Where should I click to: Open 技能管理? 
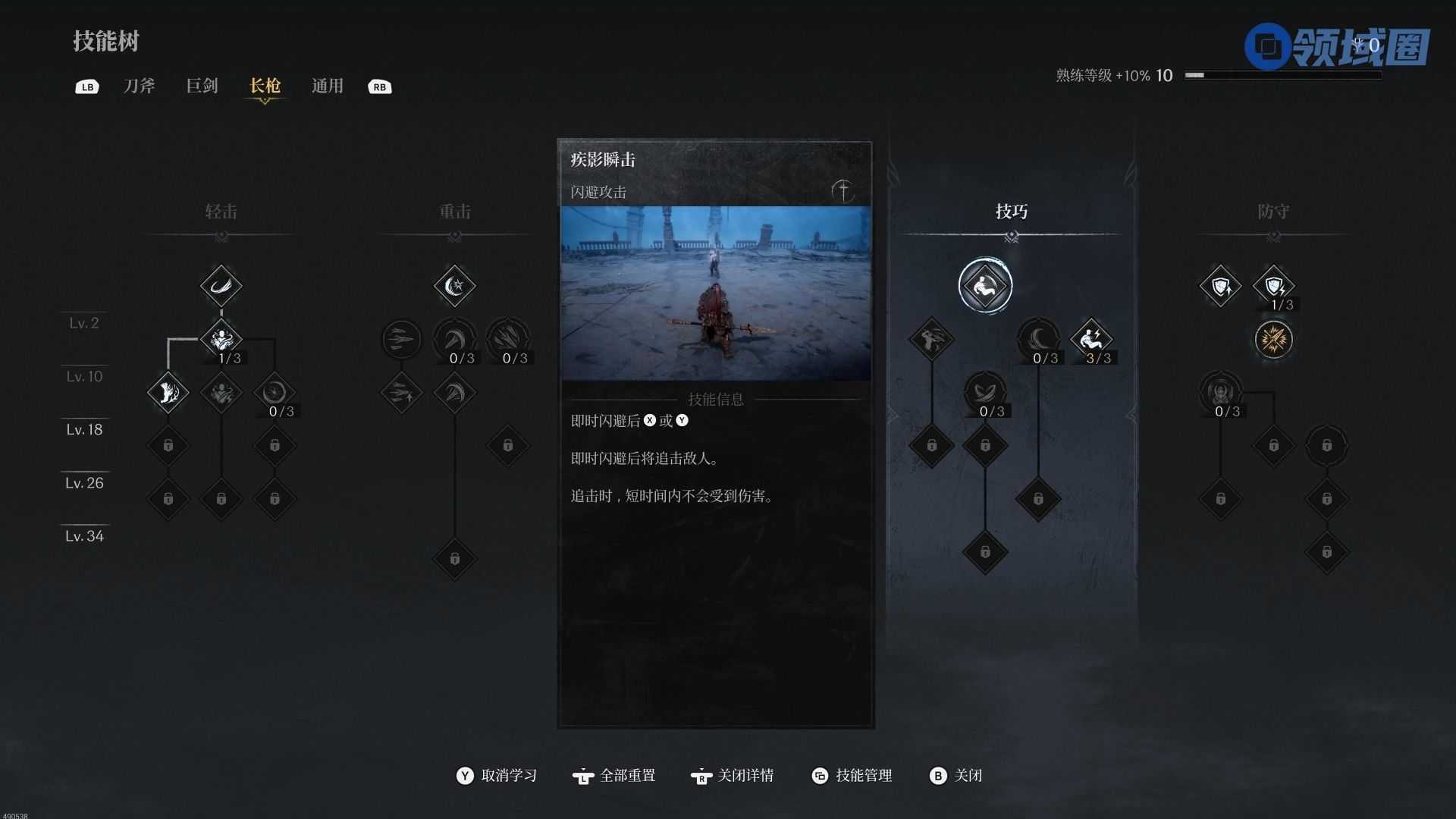tap(852, 775)
